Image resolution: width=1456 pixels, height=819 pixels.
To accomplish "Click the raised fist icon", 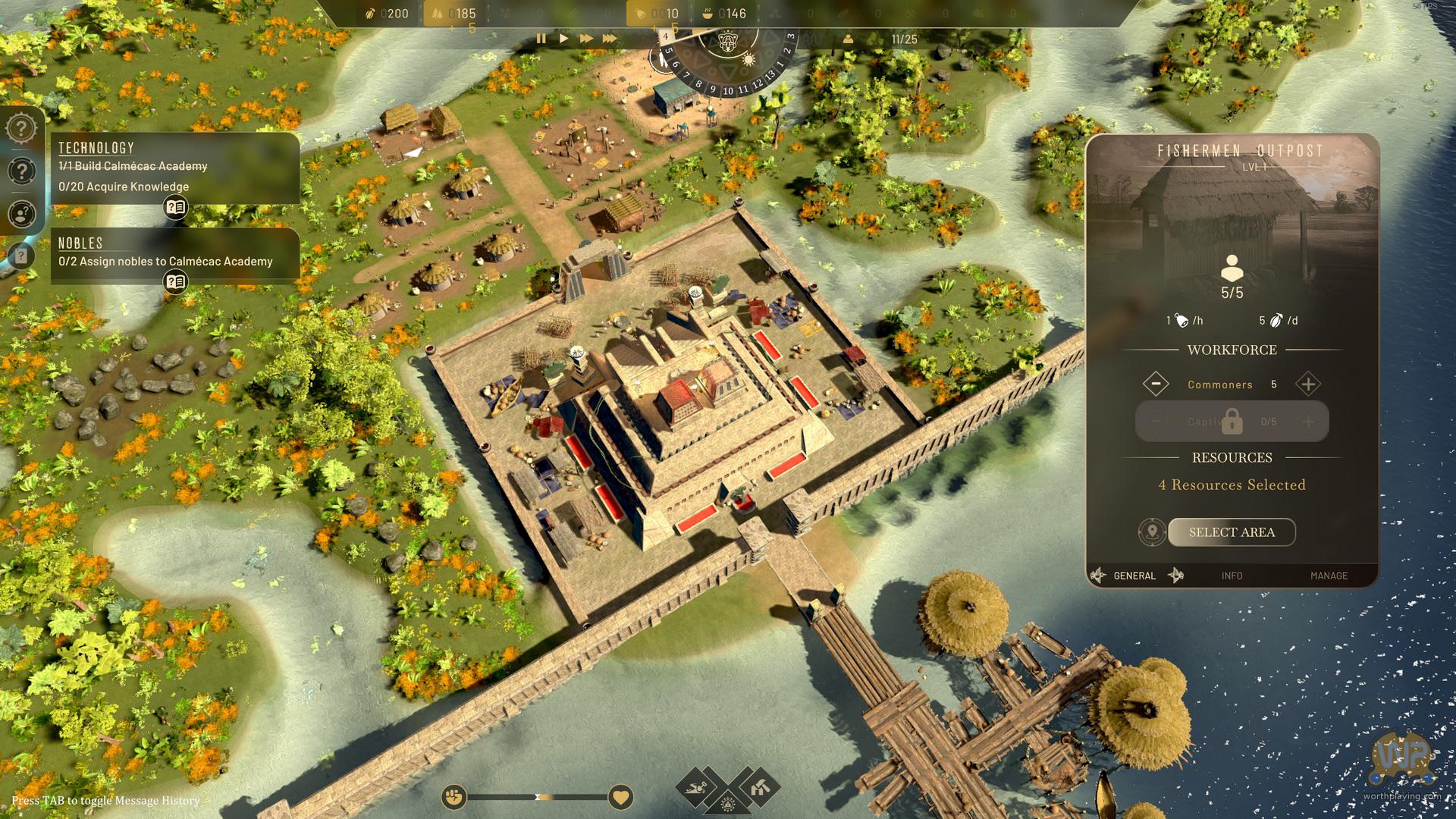I will pos(454,797).
